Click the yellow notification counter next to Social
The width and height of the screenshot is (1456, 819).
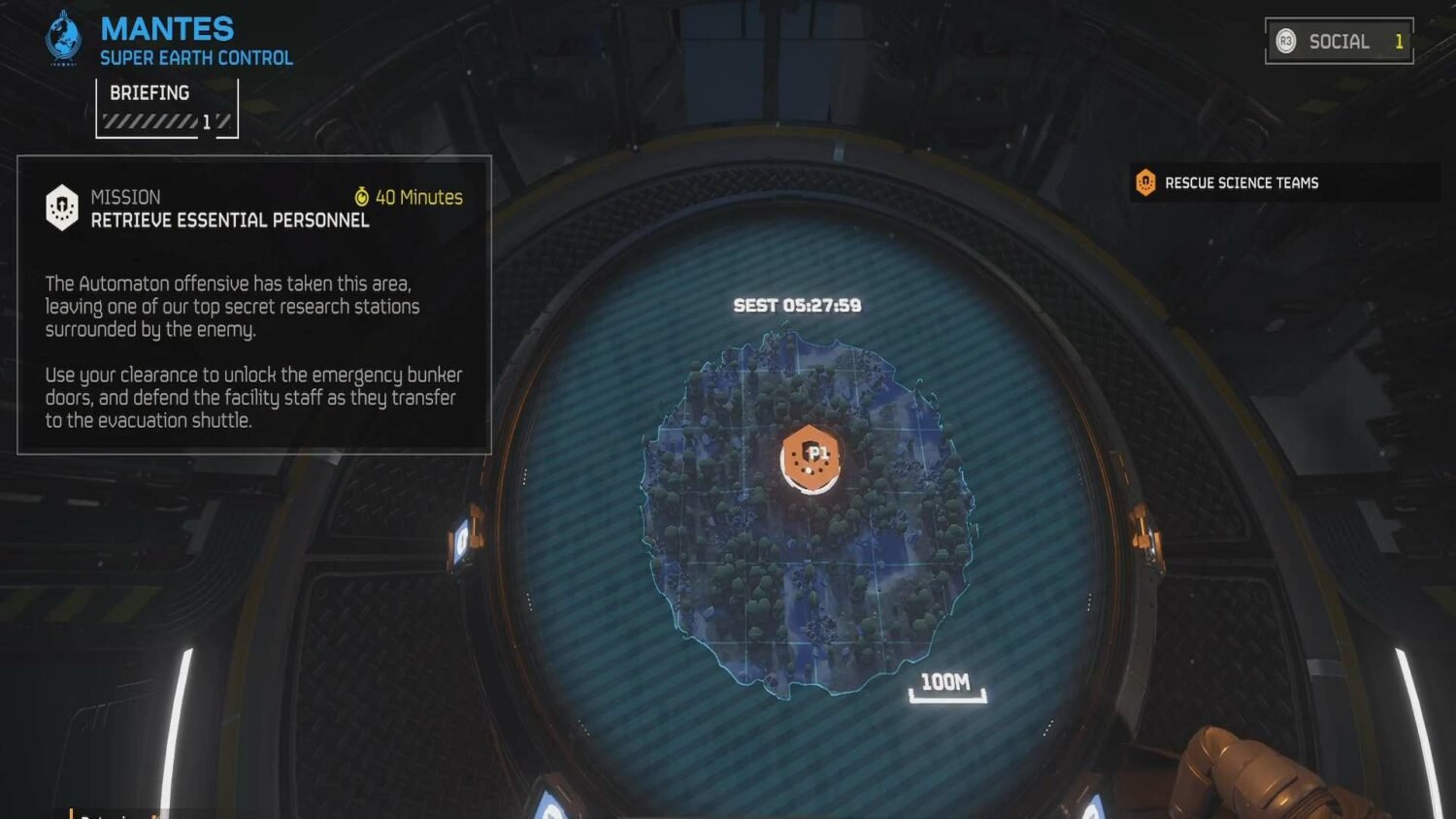(1398, 42)
